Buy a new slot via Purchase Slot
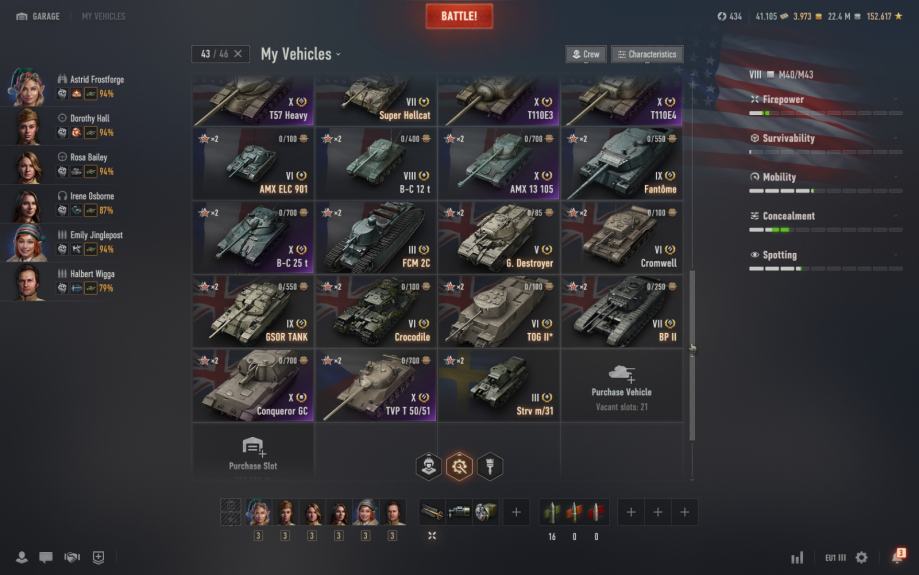The image size is (919, 575). [253, 452]
